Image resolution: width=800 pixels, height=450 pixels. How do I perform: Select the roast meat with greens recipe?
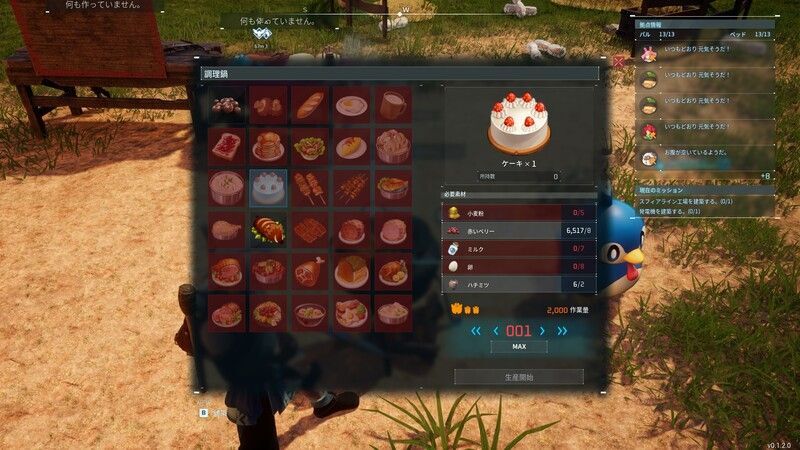[268, 229]
